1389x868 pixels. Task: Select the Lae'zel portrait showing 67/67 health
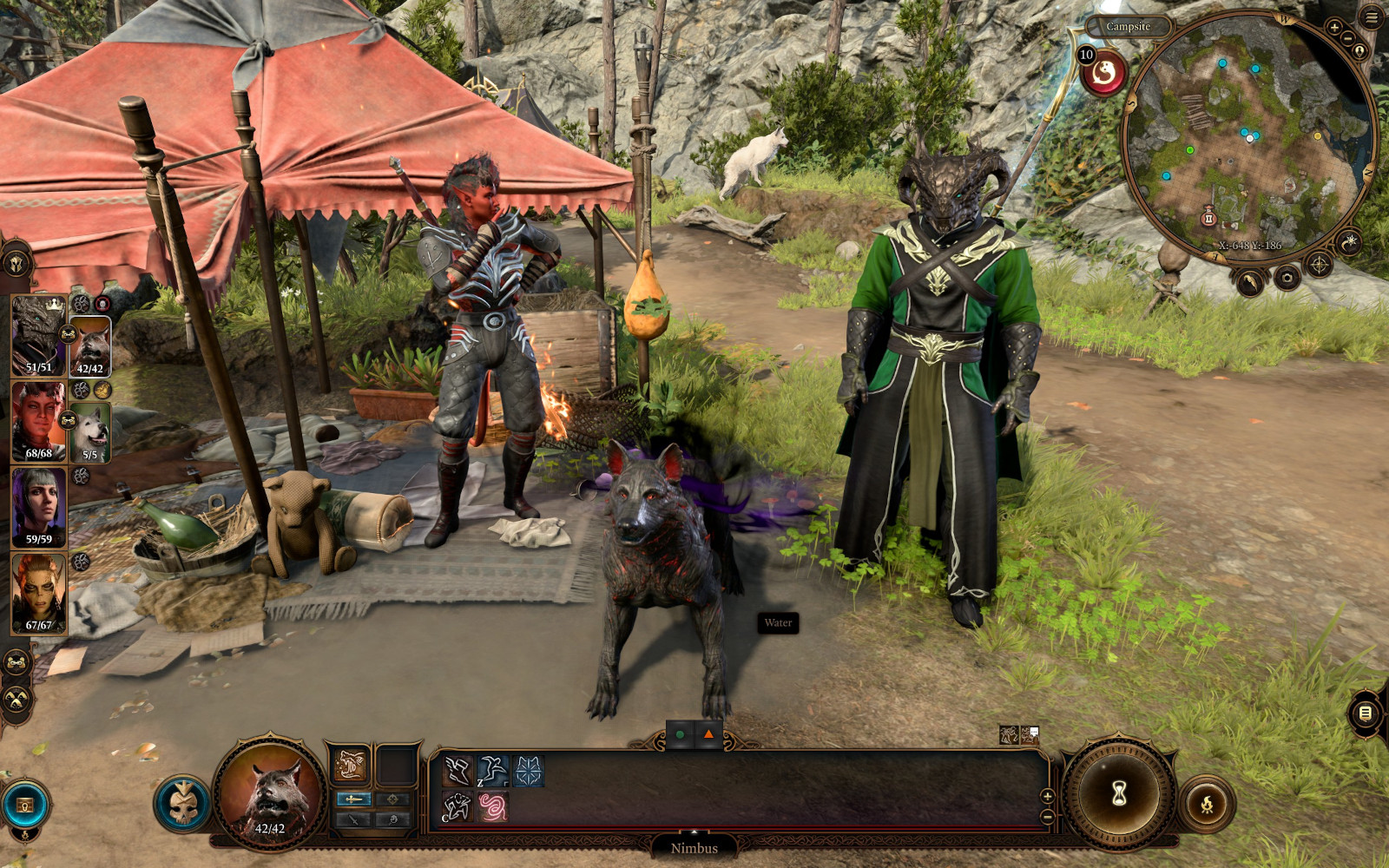tap(38, 593)
